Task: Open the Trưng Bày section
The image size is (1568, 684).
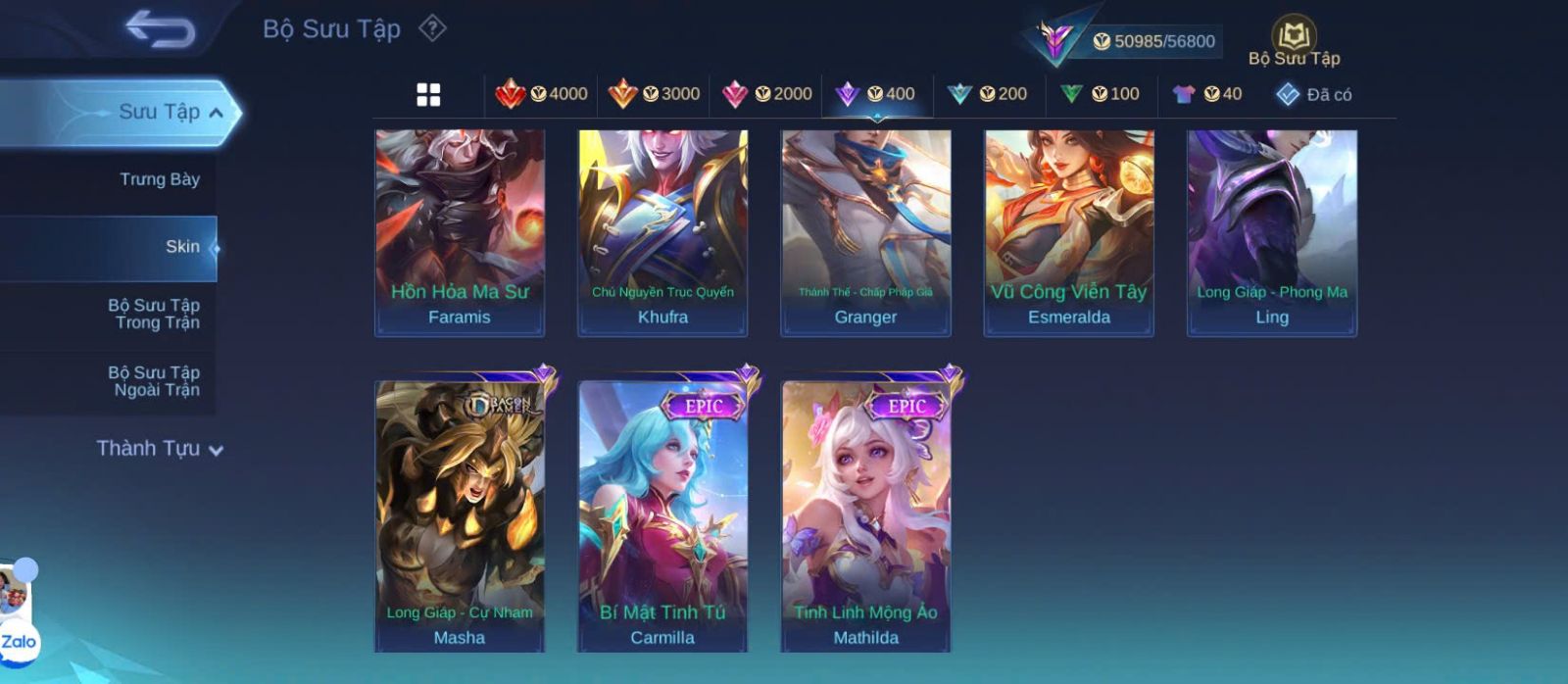Action: (159, 179)
